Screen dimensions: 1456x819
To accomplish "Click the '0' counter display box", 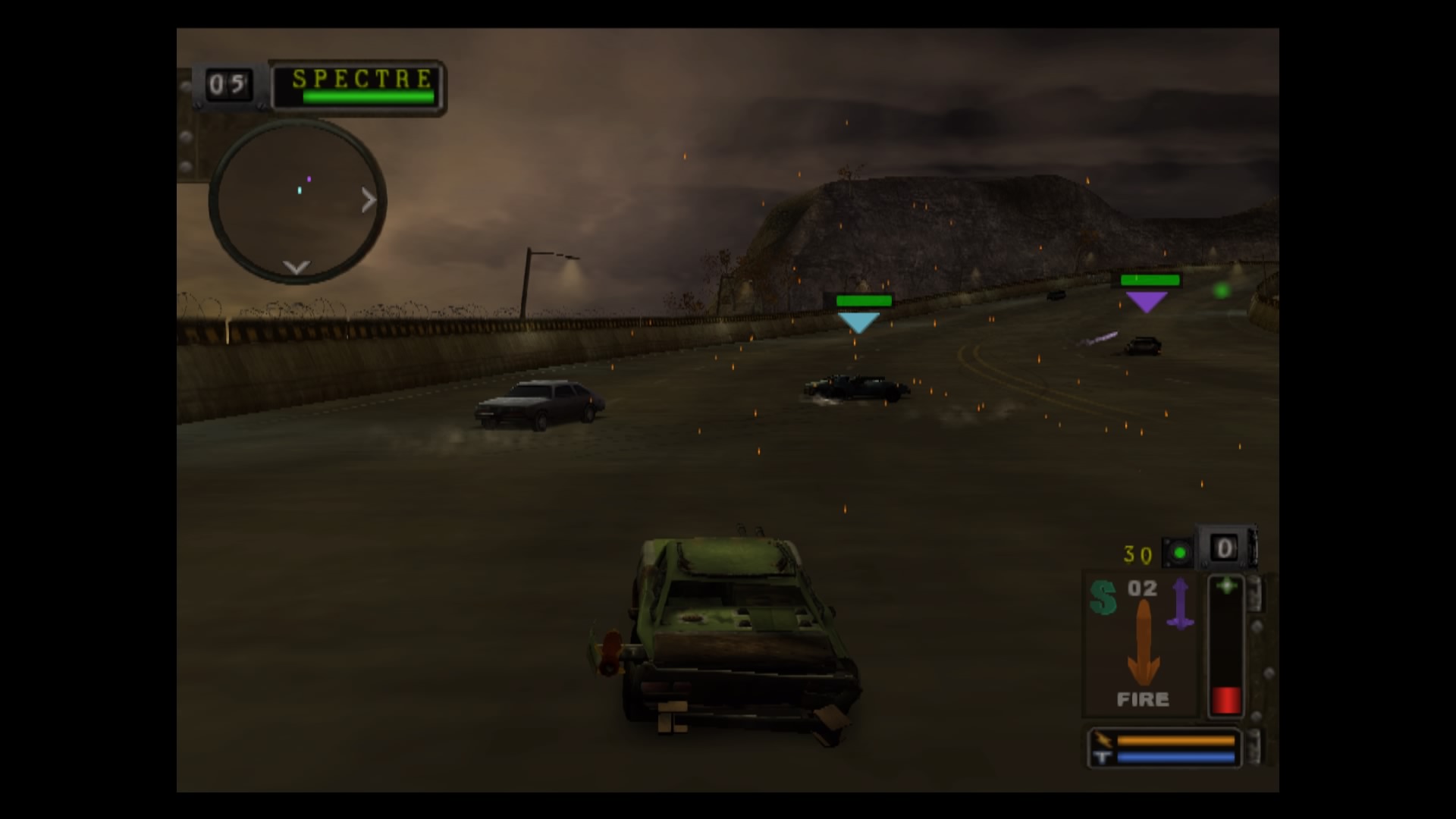I will [x=1224, y=548].
